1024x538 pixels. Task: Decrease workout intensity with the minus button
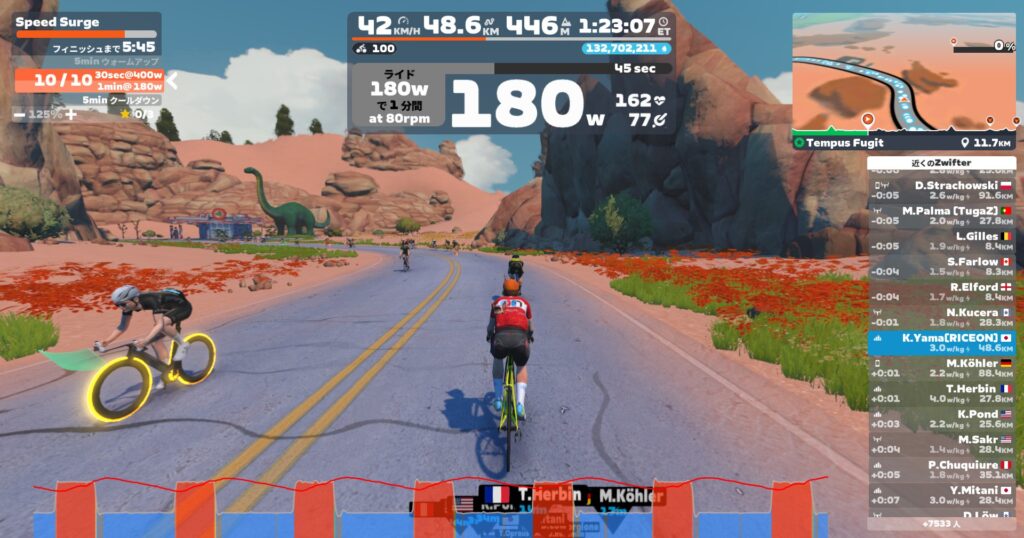click(x=20, y=115)
